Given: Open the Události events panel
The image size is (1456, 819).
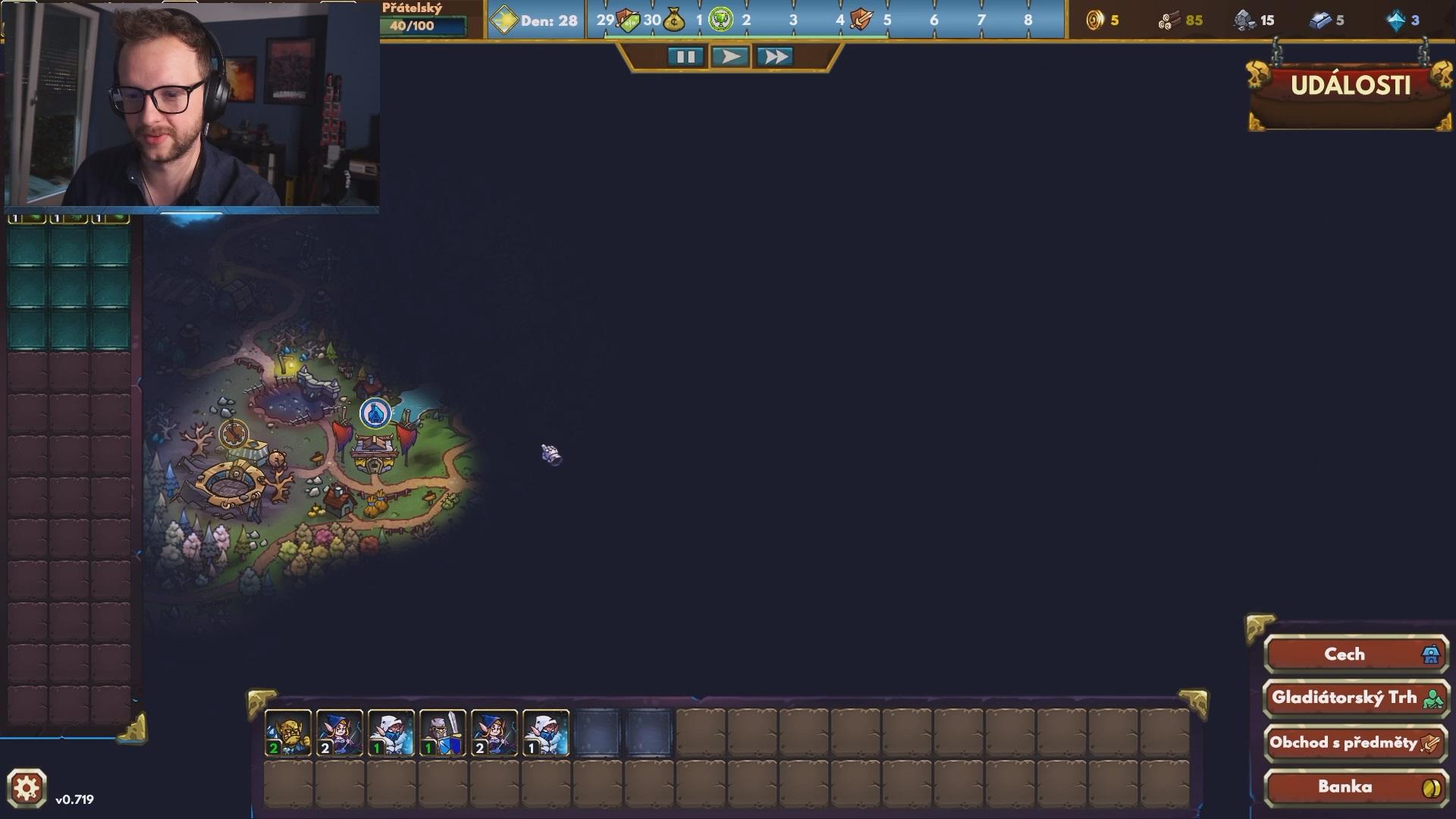Looking at the screenshot, I should (x=1350, y=86).
